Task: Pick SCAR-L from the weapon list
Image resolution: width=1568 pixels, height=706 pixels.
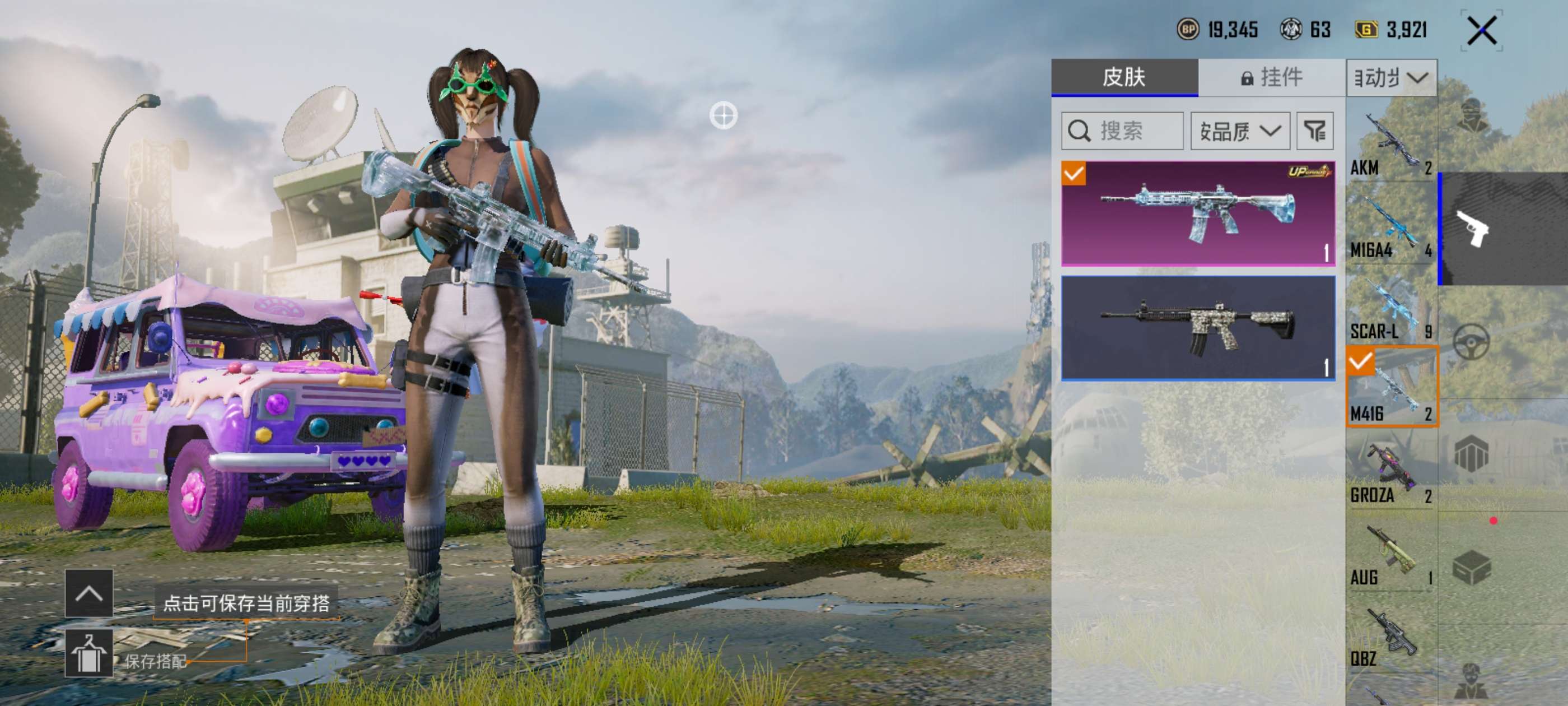Action: click(1391, 308)
